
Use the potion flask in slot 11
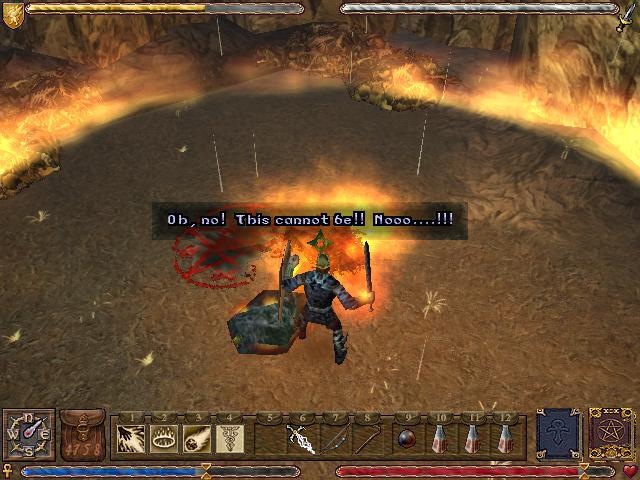[x=472, y=438]
